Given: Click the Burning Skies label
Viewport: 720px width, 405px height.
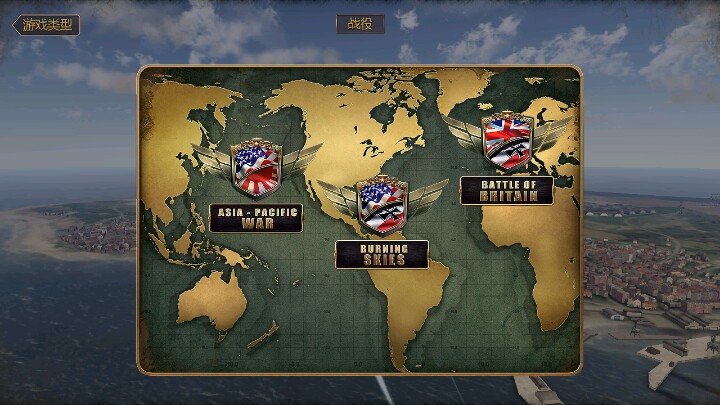Looking at the screenshot, I should (382, 254).
